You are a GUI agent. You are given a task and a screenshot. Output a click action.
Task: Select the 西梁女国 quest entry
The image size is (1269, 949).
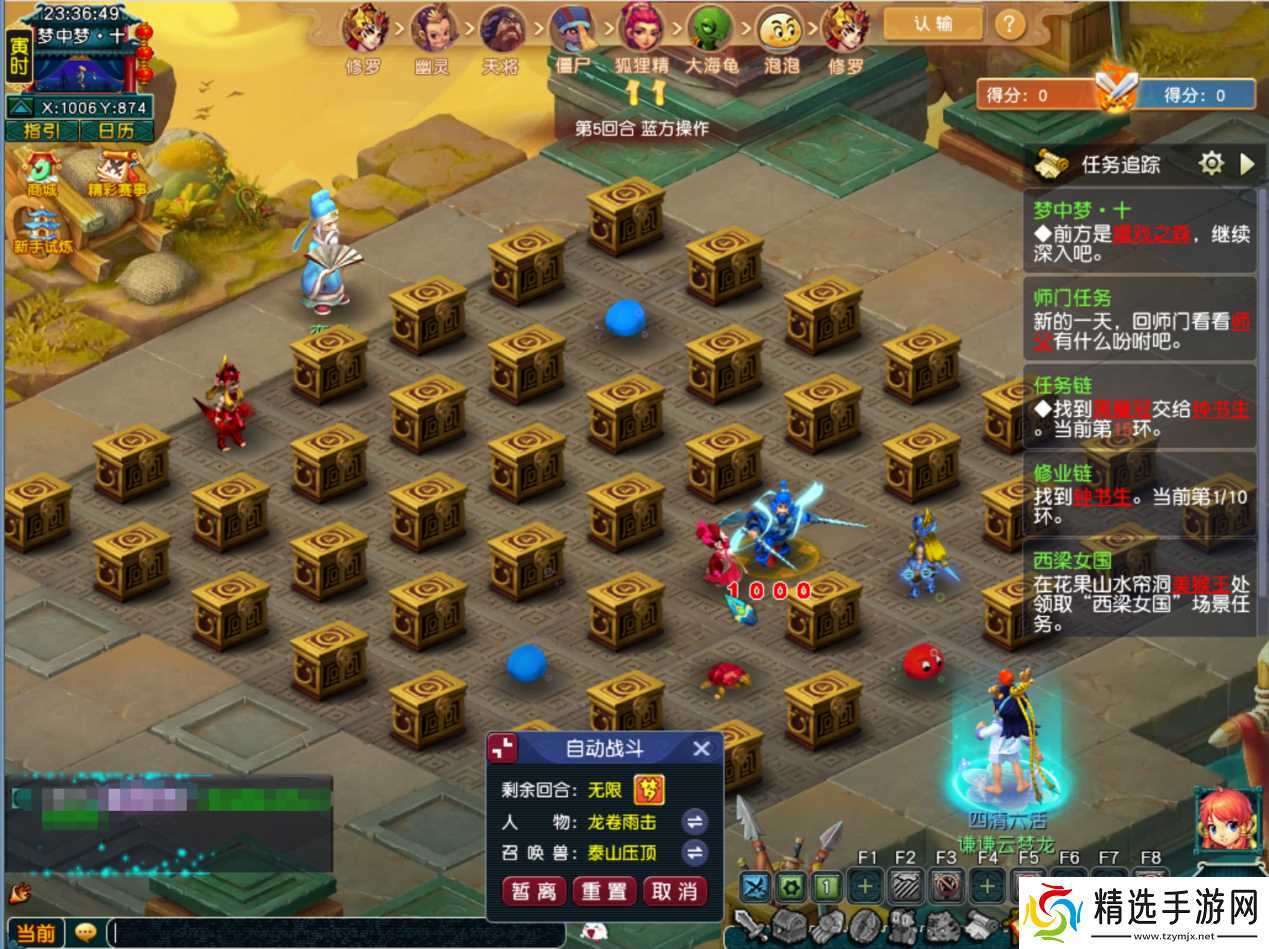(1138, 590)
